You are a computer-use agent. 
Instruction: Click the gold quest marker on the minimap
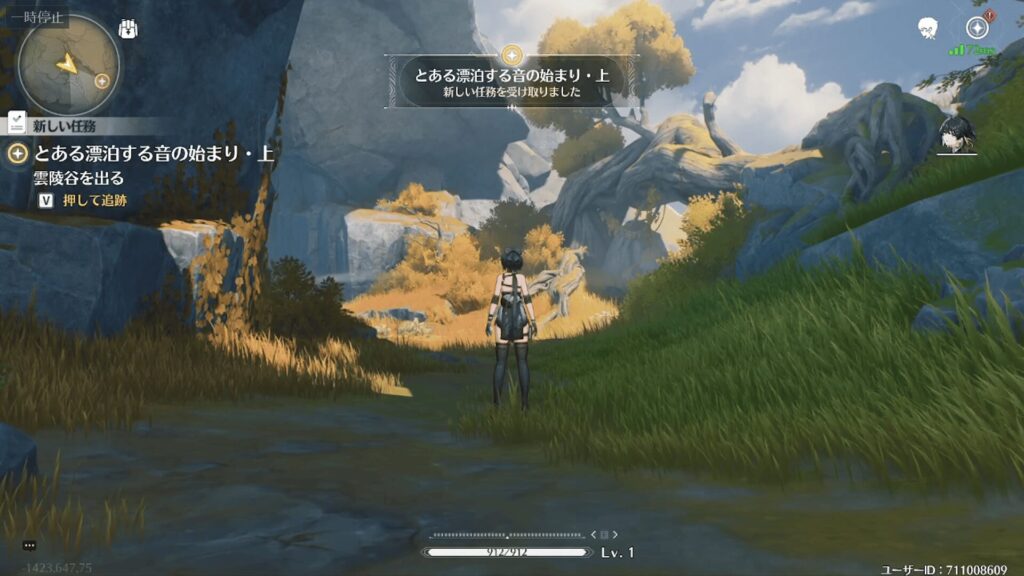(101, 80)
